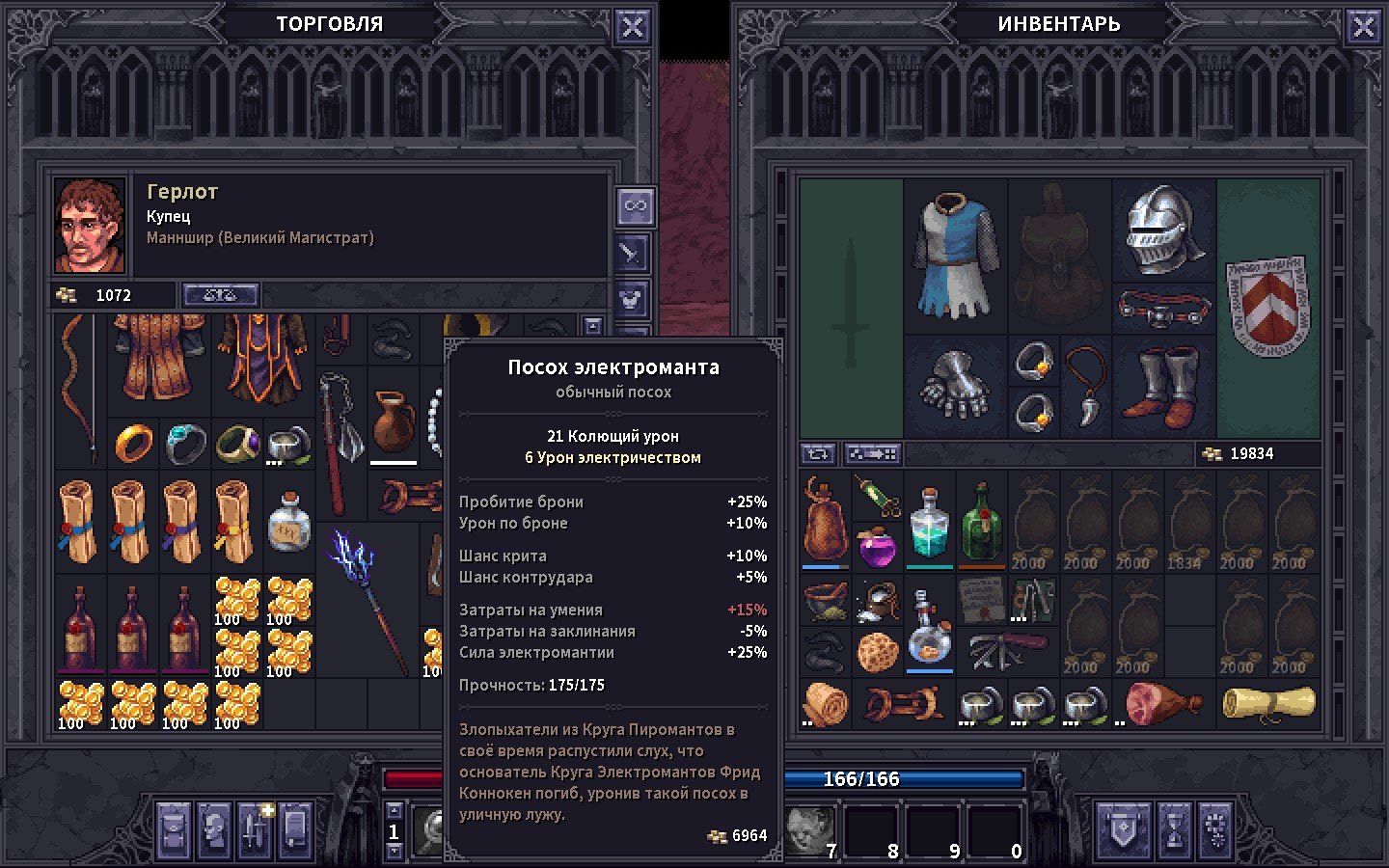Image resolution: width=1389 pixels, height=868 pixels.
Task: Select the equipped steel helmet
Action: click(1164, 230)
